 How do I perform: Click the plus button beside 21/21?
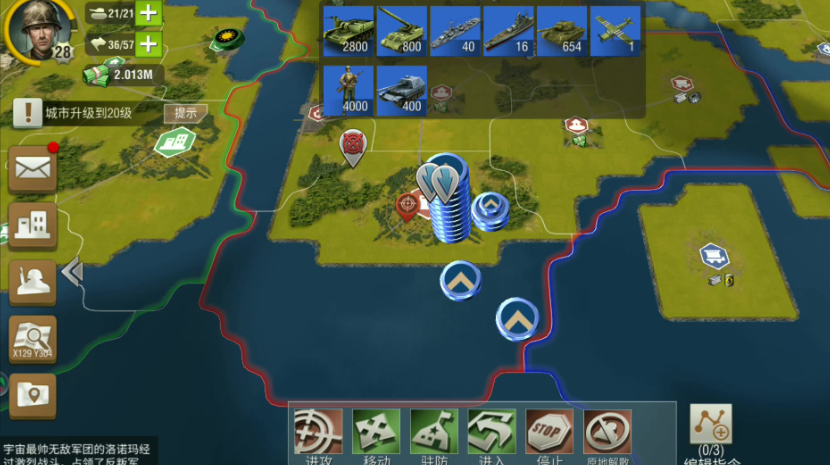[148, 13]
